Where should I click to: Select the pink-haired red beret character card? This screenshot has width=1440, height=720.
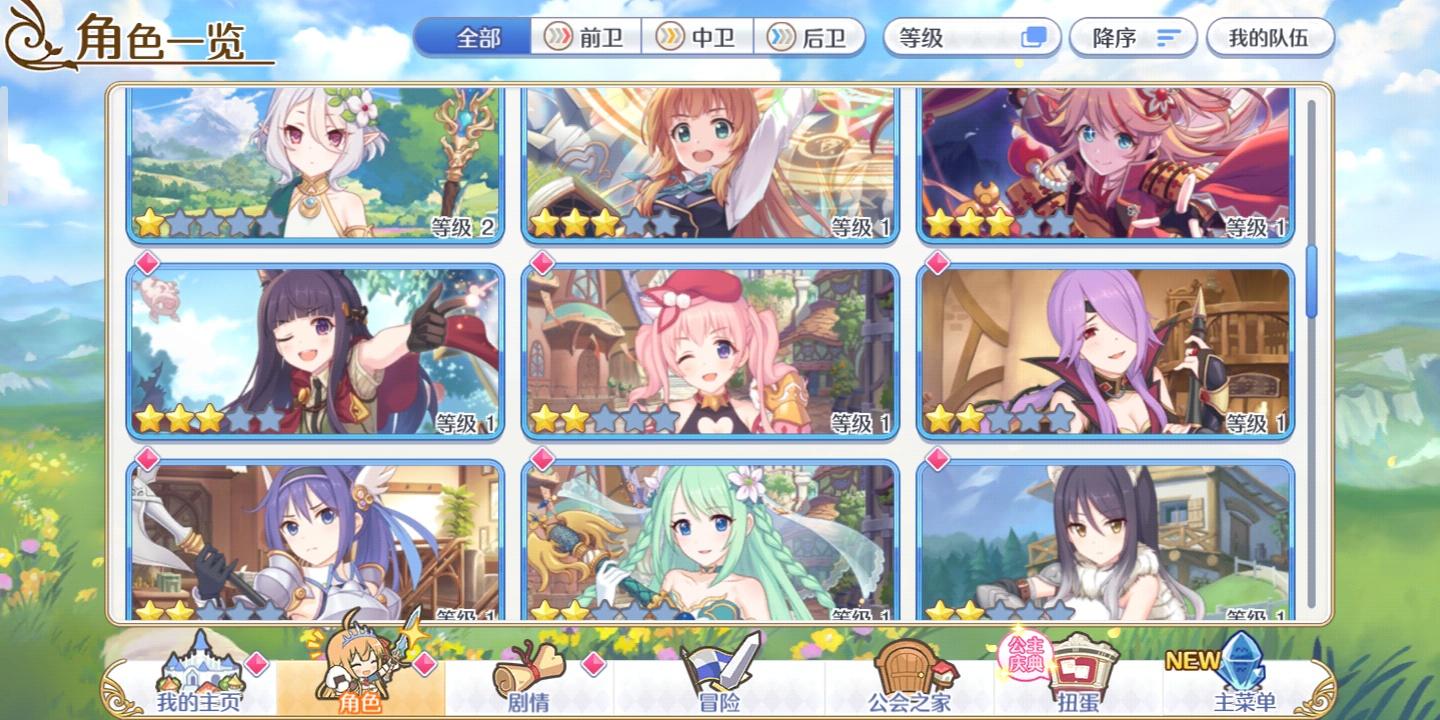tap(710, 350)
